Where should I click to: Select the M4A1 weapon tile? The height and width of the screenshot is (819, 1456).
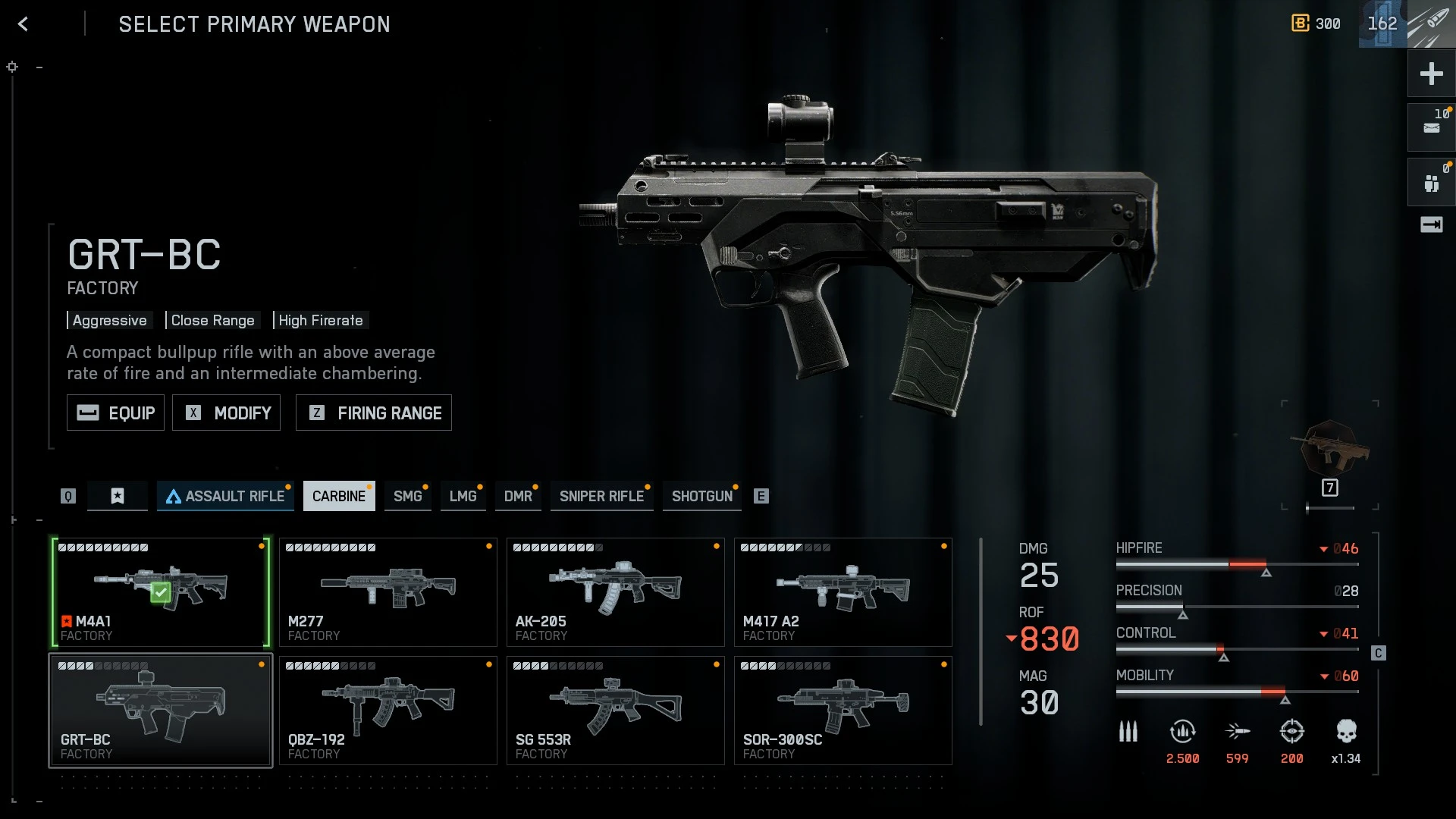click(161, 592)
